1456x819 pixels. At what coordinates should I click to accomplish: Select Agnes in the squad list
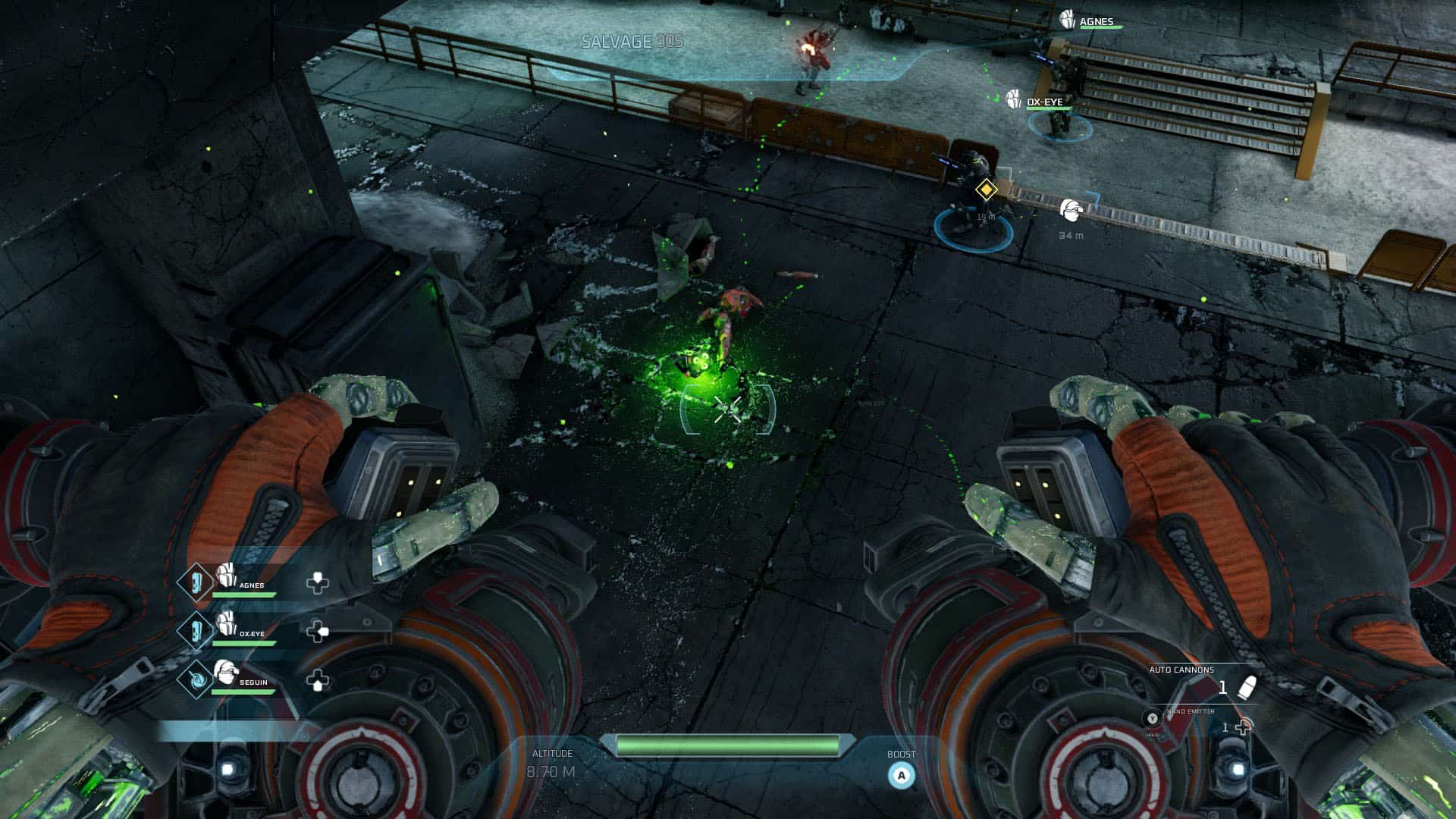(250, 585)
